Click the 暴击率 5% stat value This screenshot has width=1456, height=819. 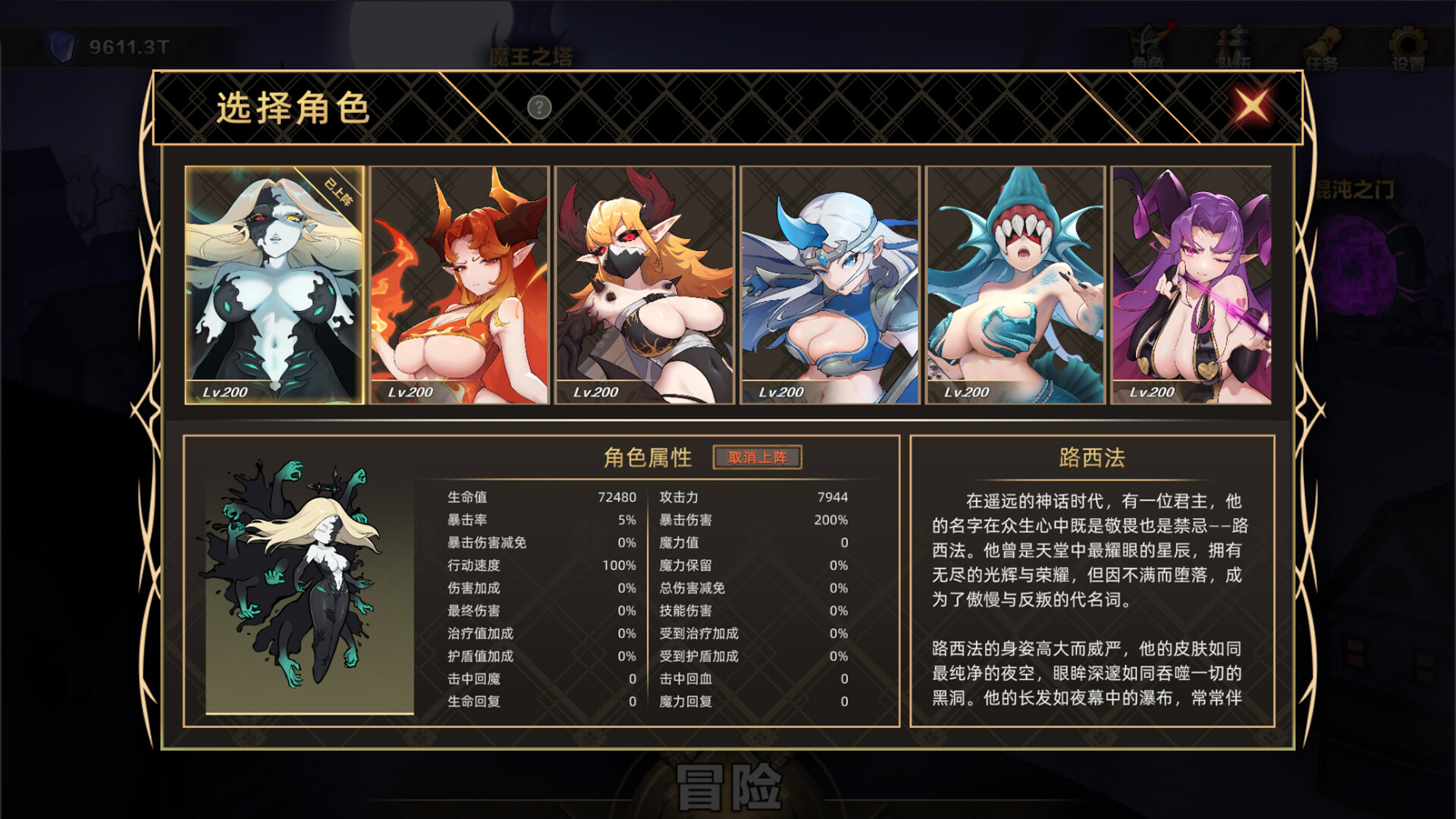click(626, 520)
